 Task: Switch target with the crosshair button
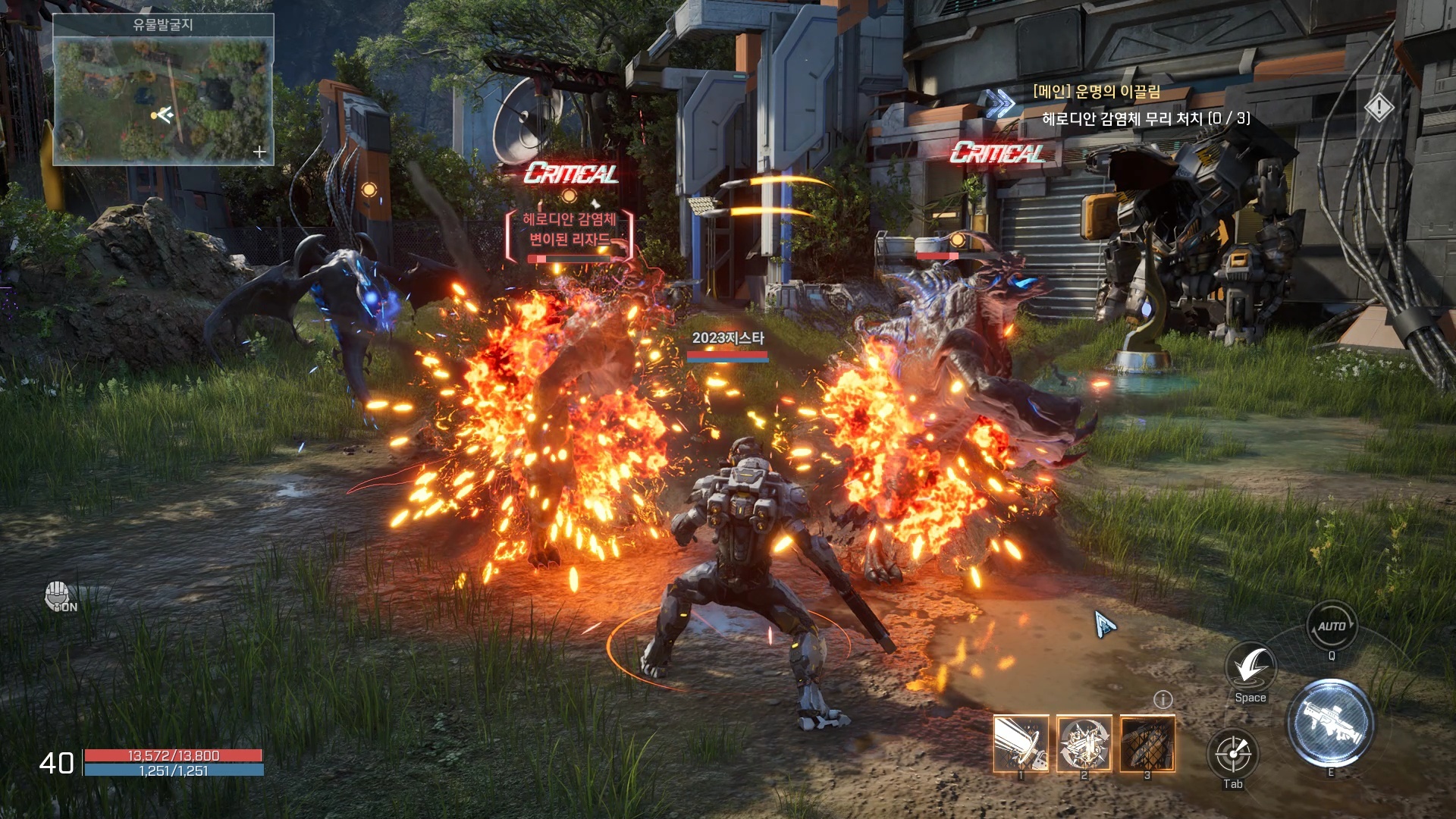pos(1233,755)
